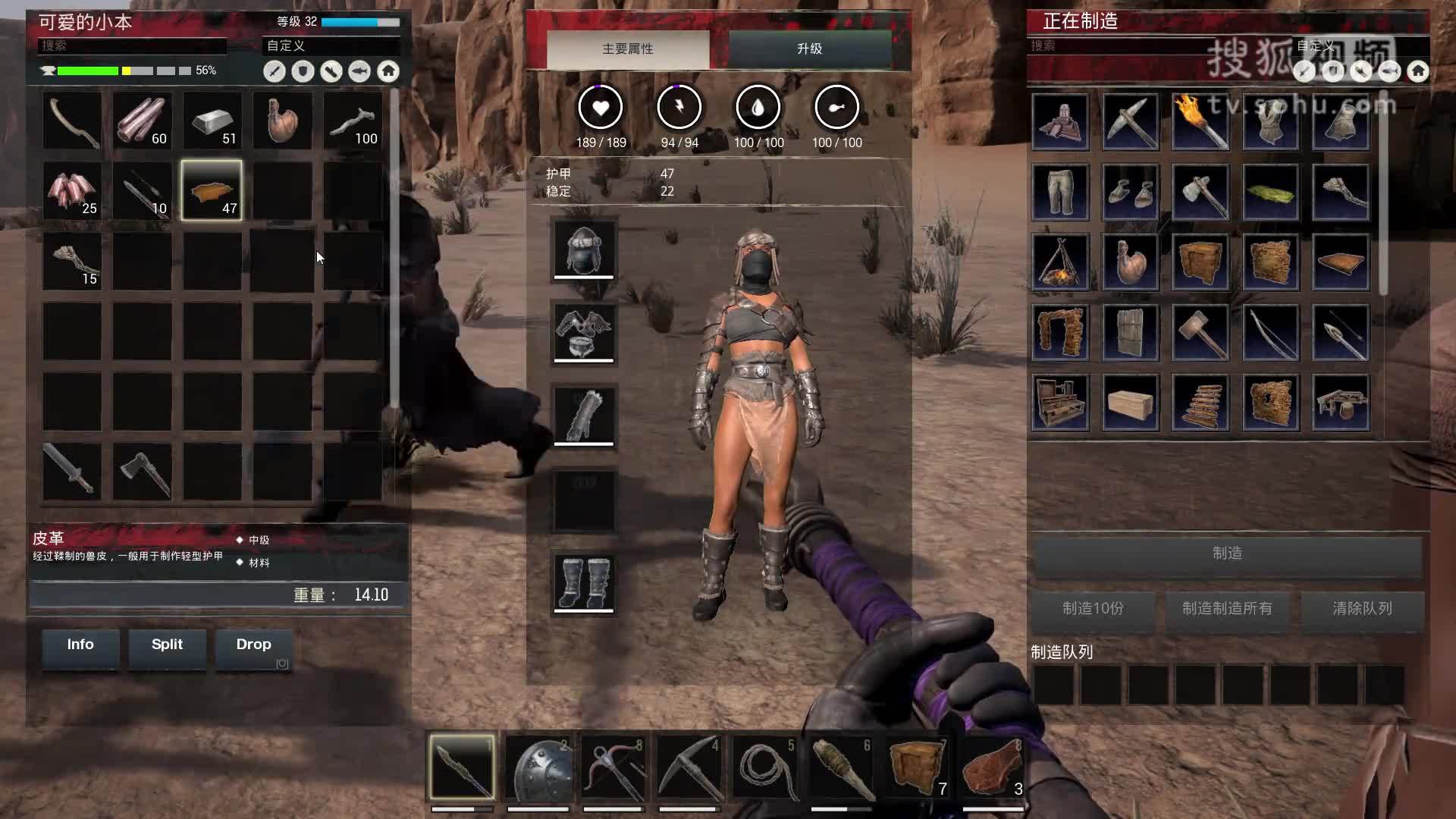Switch to the 升级 tab
This screenshot has width=1456, height=819.
pyautogui.click(x=809, y=49)
